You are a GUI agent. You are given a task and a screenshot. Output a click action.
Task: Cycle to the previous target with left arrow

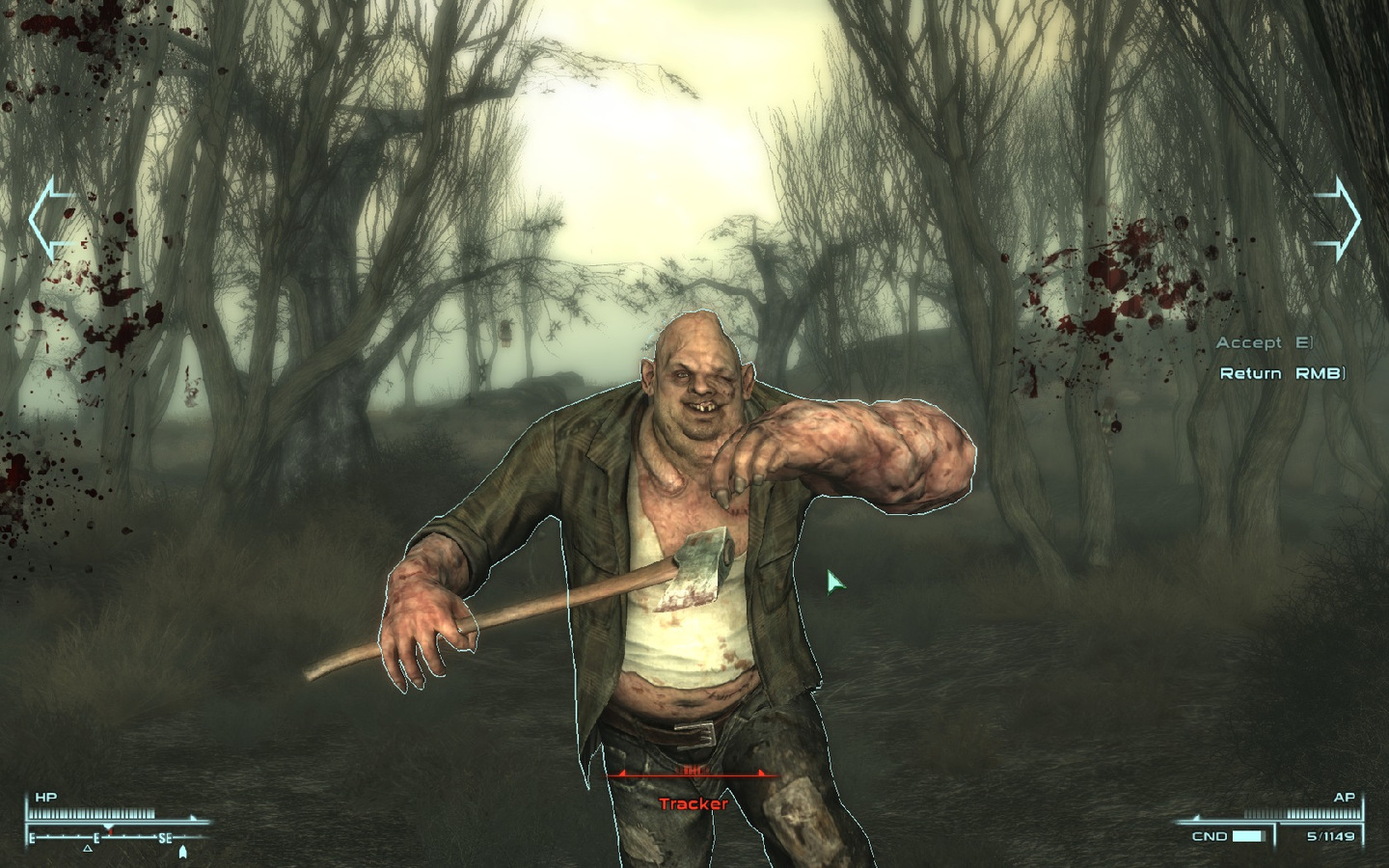[x=50, y=220]
